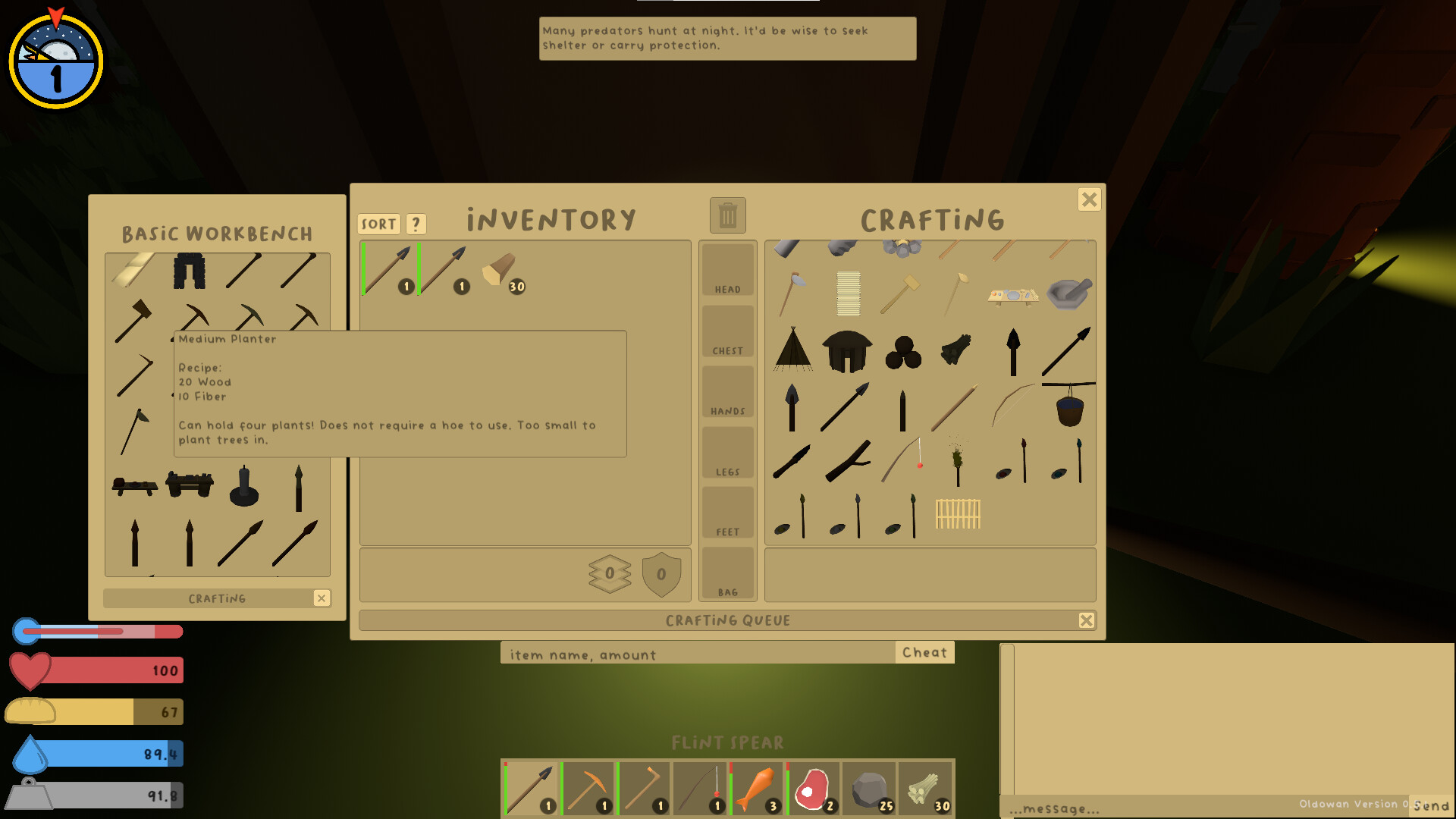The width and height of the screenshot is (1456, 819).
Task: Click the trash icon above inventory
Action: point(726,215)
